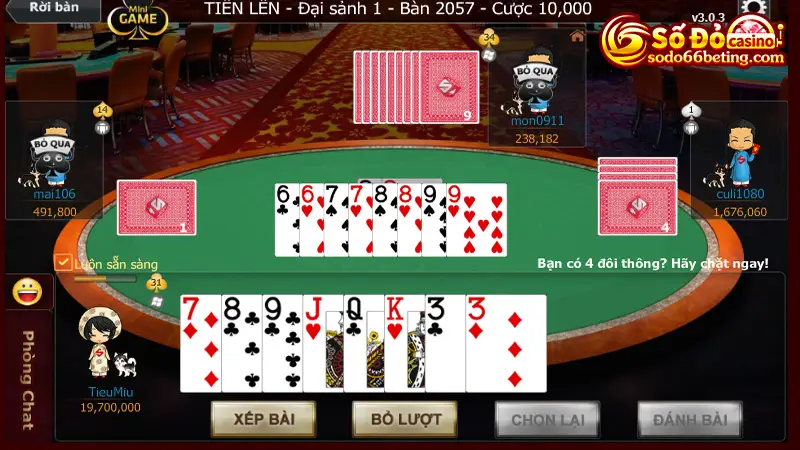Select the 3 of clubs card
Screen dimensions: 800x450
444,343
